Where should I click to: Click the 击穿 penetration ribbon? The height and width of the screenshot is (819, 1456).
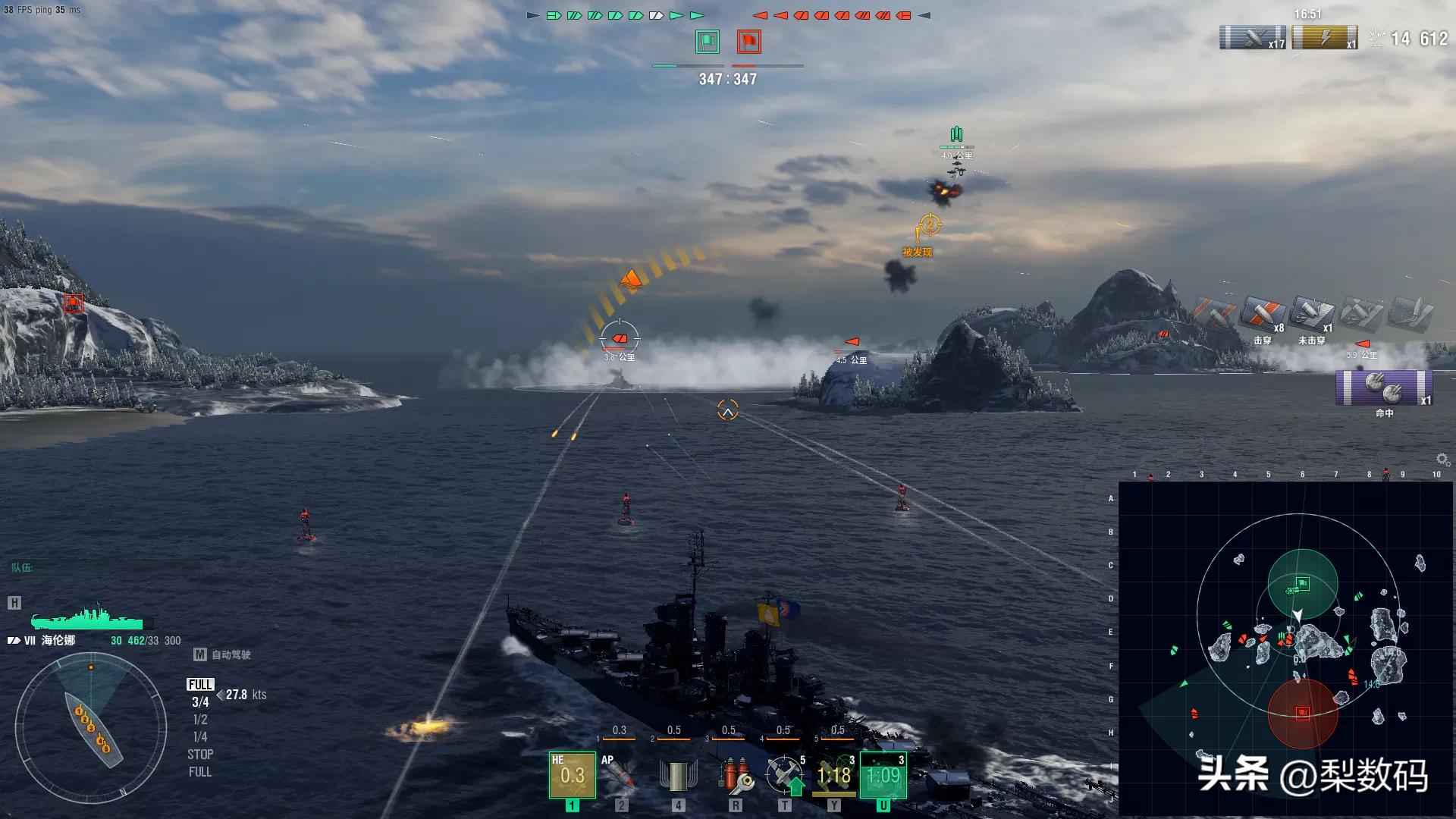pyautogui.click(x=1262, y=314)
